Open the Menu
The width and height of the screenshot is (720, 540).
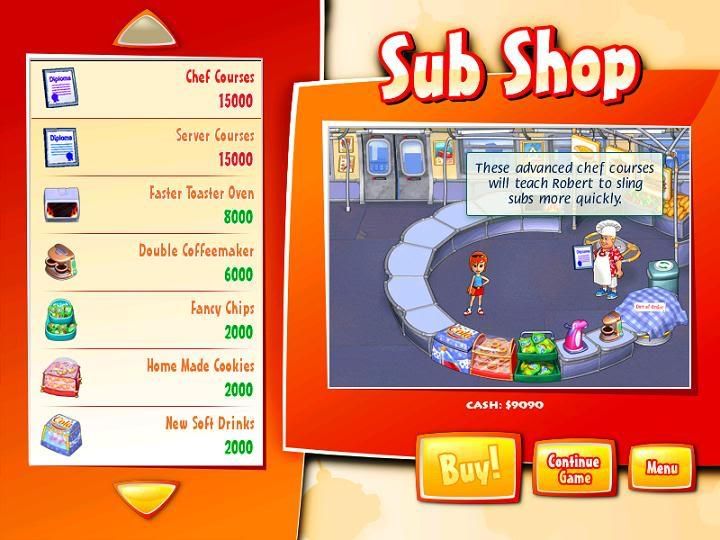661,467
